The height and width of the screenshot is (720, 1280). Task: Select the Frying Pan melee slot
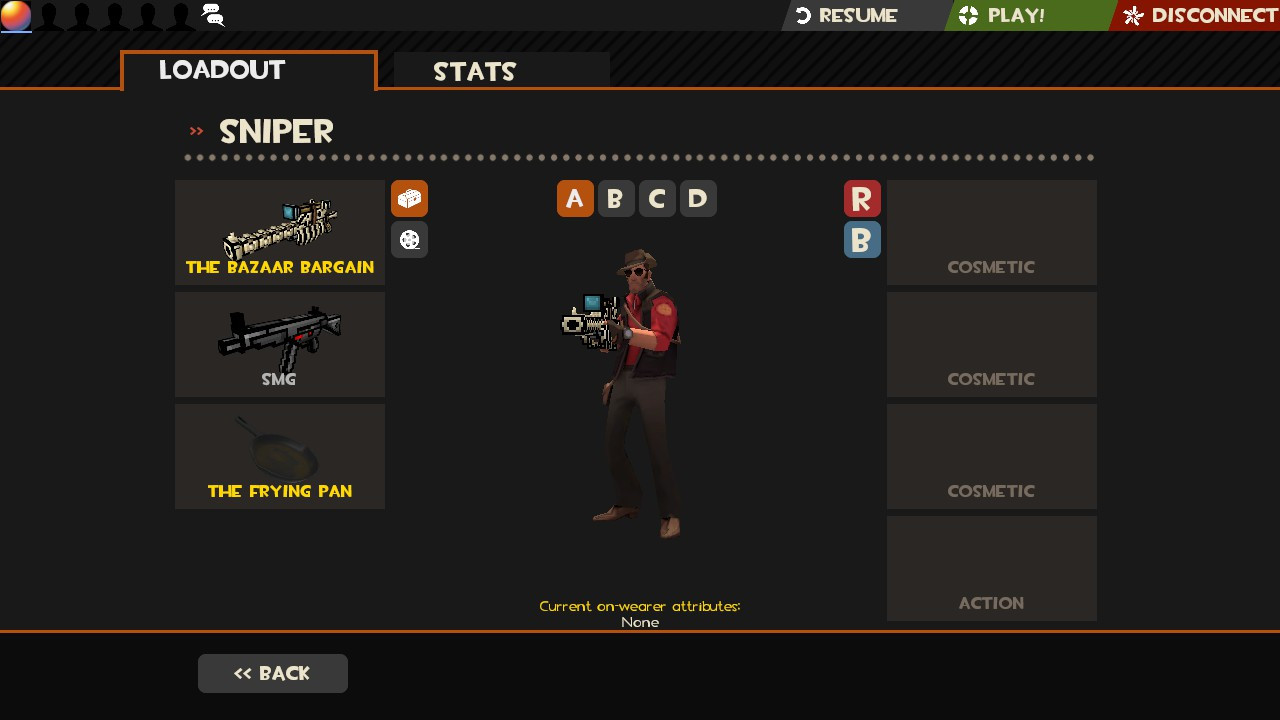point(279,456)
